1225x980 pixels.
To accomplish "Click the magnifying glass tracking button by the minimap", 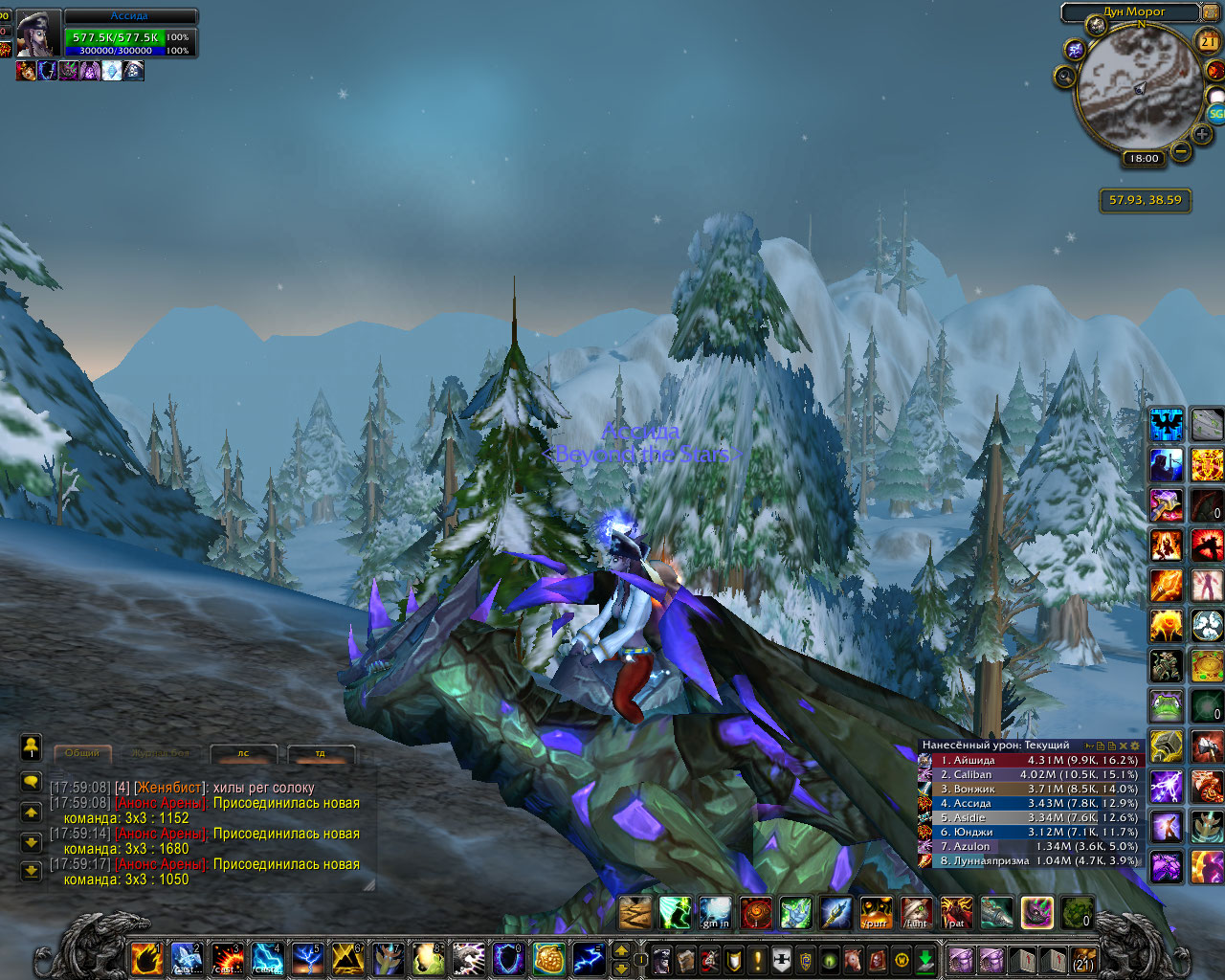I will pos(1064,77).
